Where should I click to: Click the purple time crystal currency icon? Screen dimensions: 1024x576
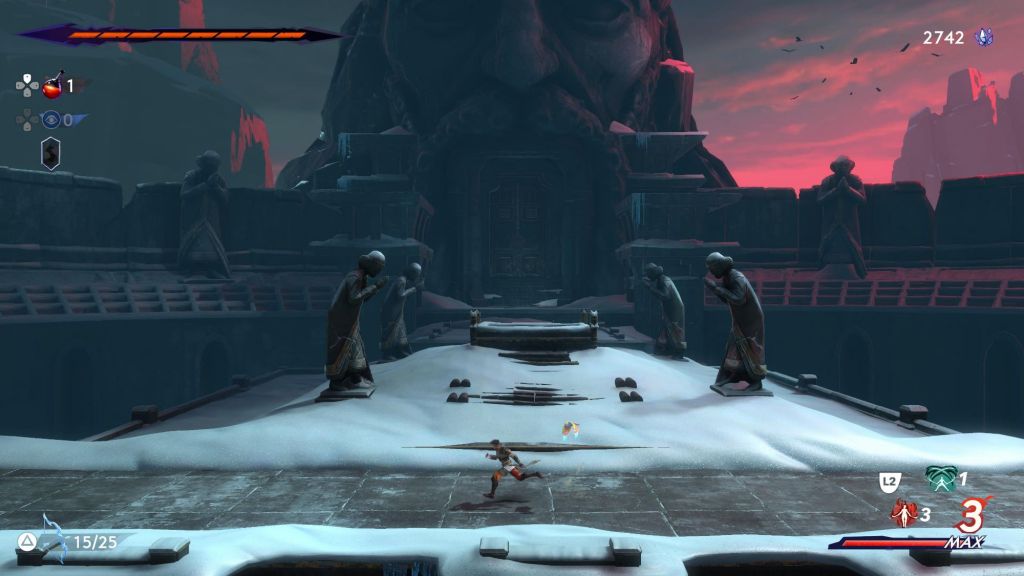tap(984, 37)
